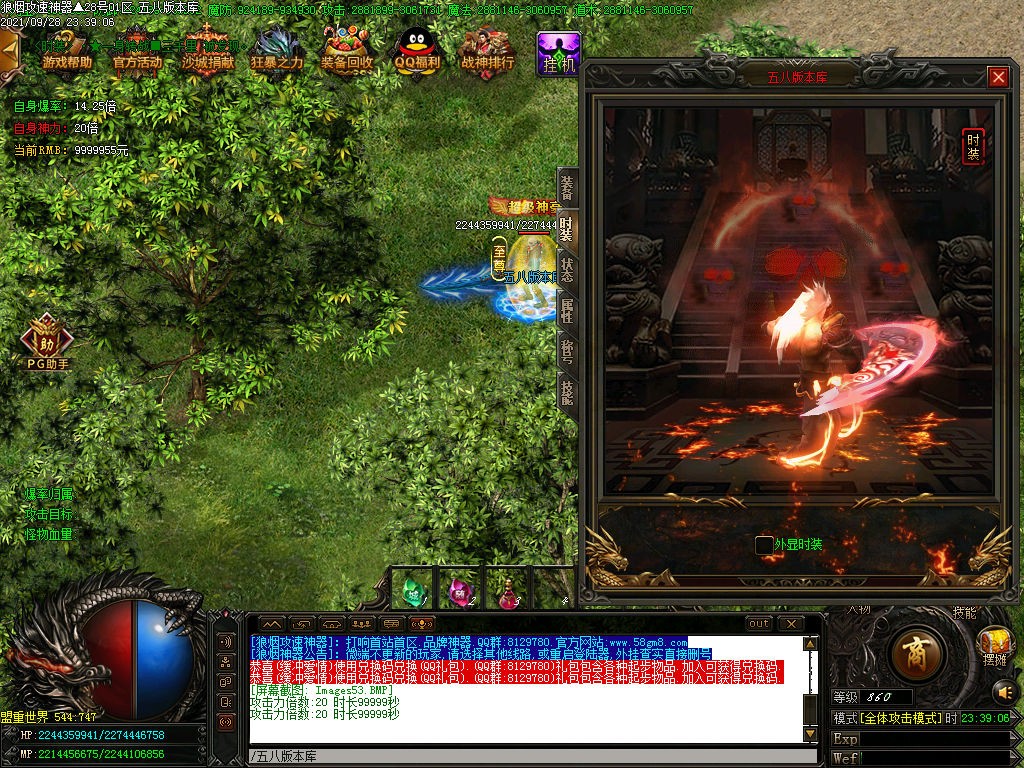Open 官方活动 official events
The height and width of the screenshot is (768, 1024).
tap(137, 50)
